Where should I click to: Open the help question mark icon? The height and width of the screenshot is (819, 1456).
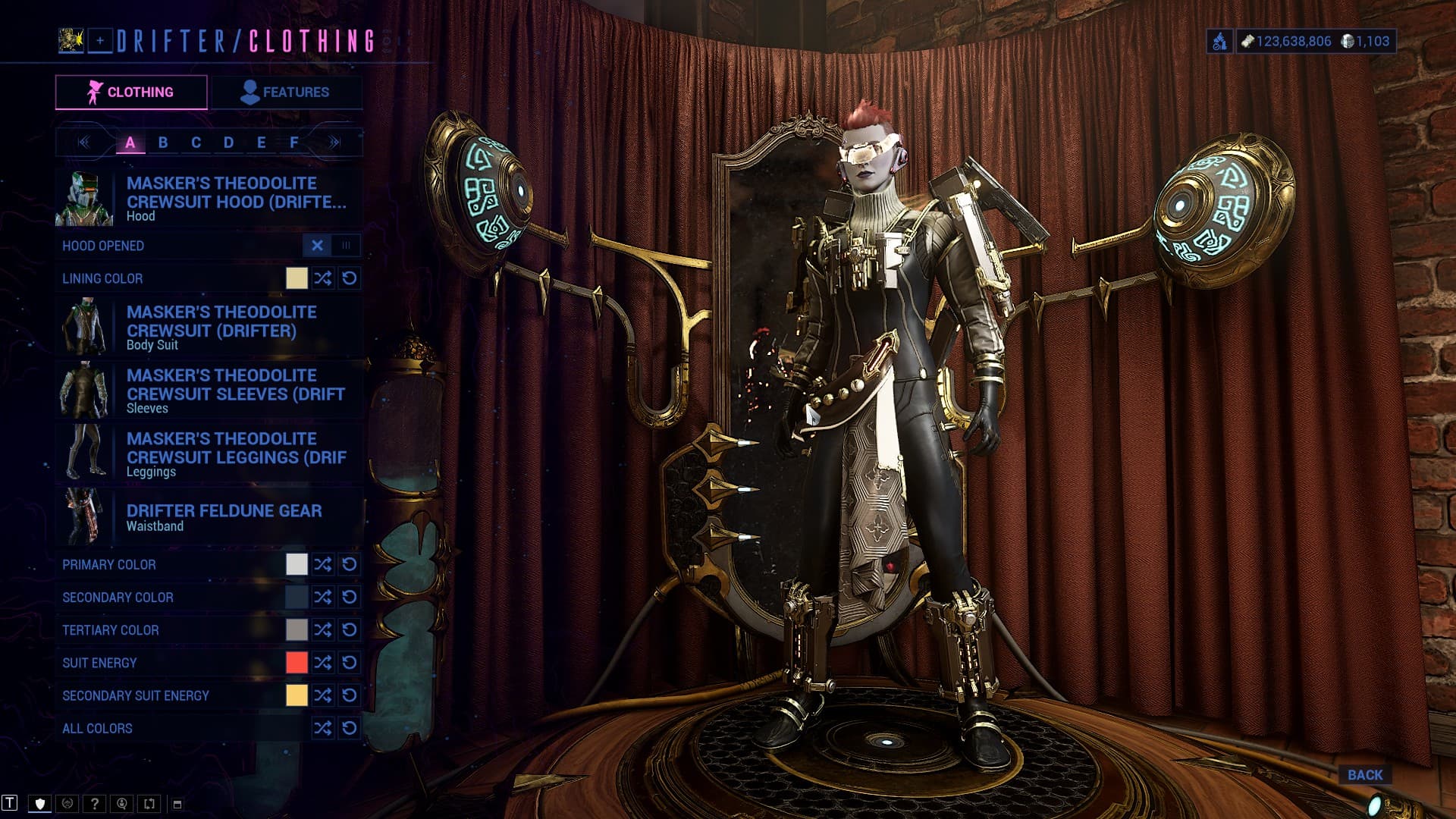[95, 804]
